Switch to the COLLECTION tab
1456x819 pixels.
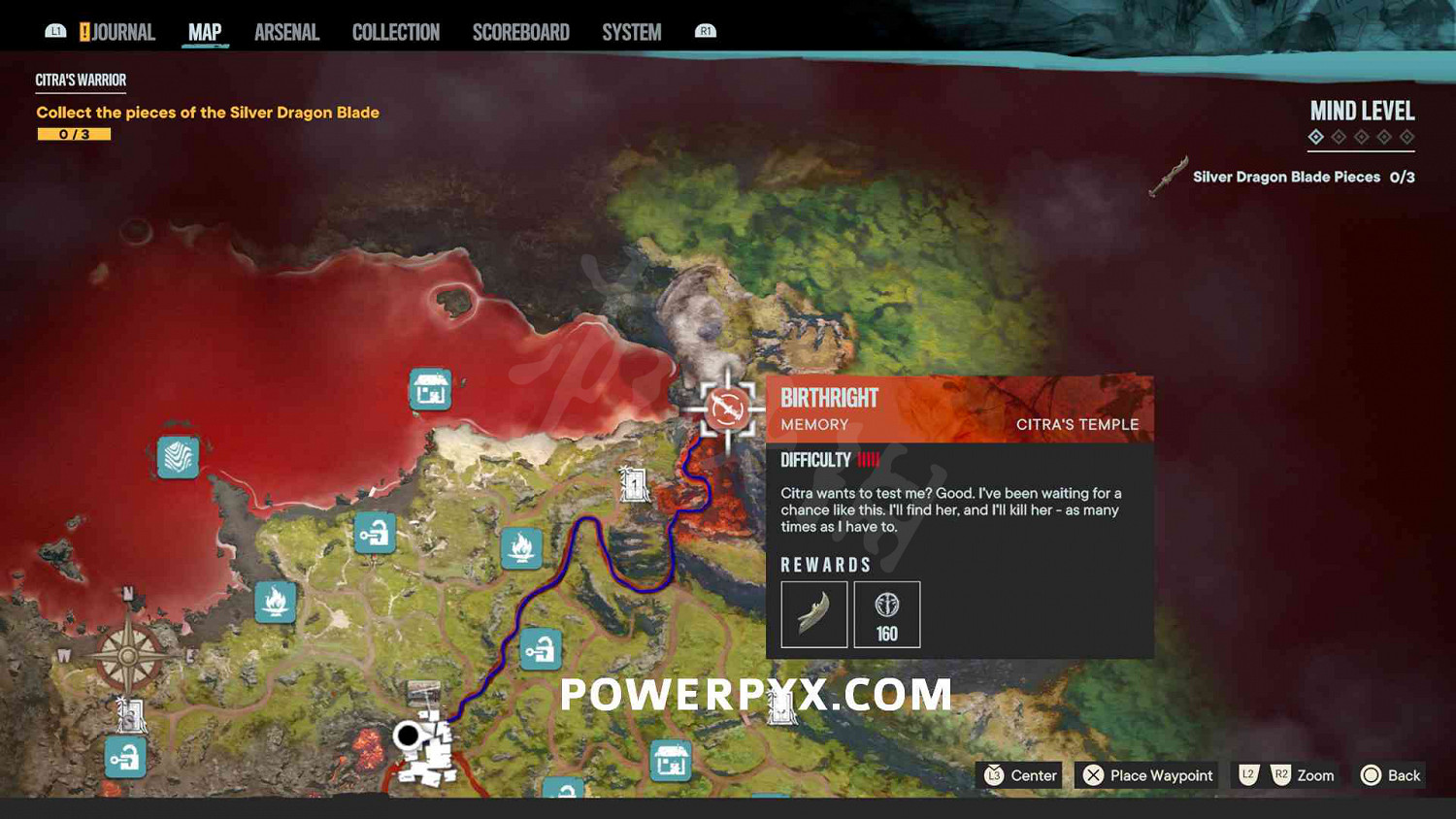click(x=395, y=31)
